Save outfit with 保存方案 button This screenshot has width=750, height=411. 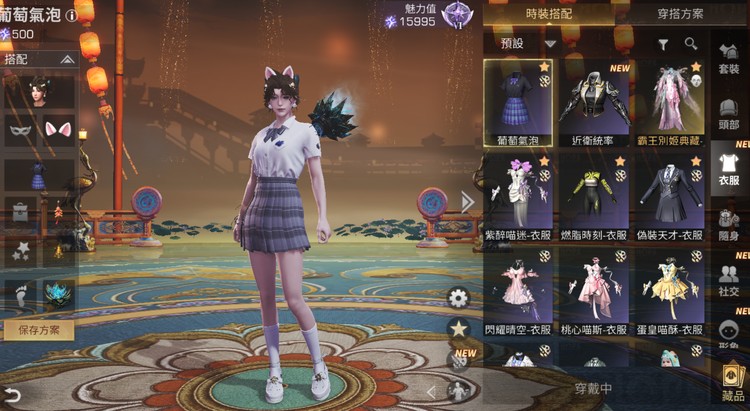pos(38,329)
